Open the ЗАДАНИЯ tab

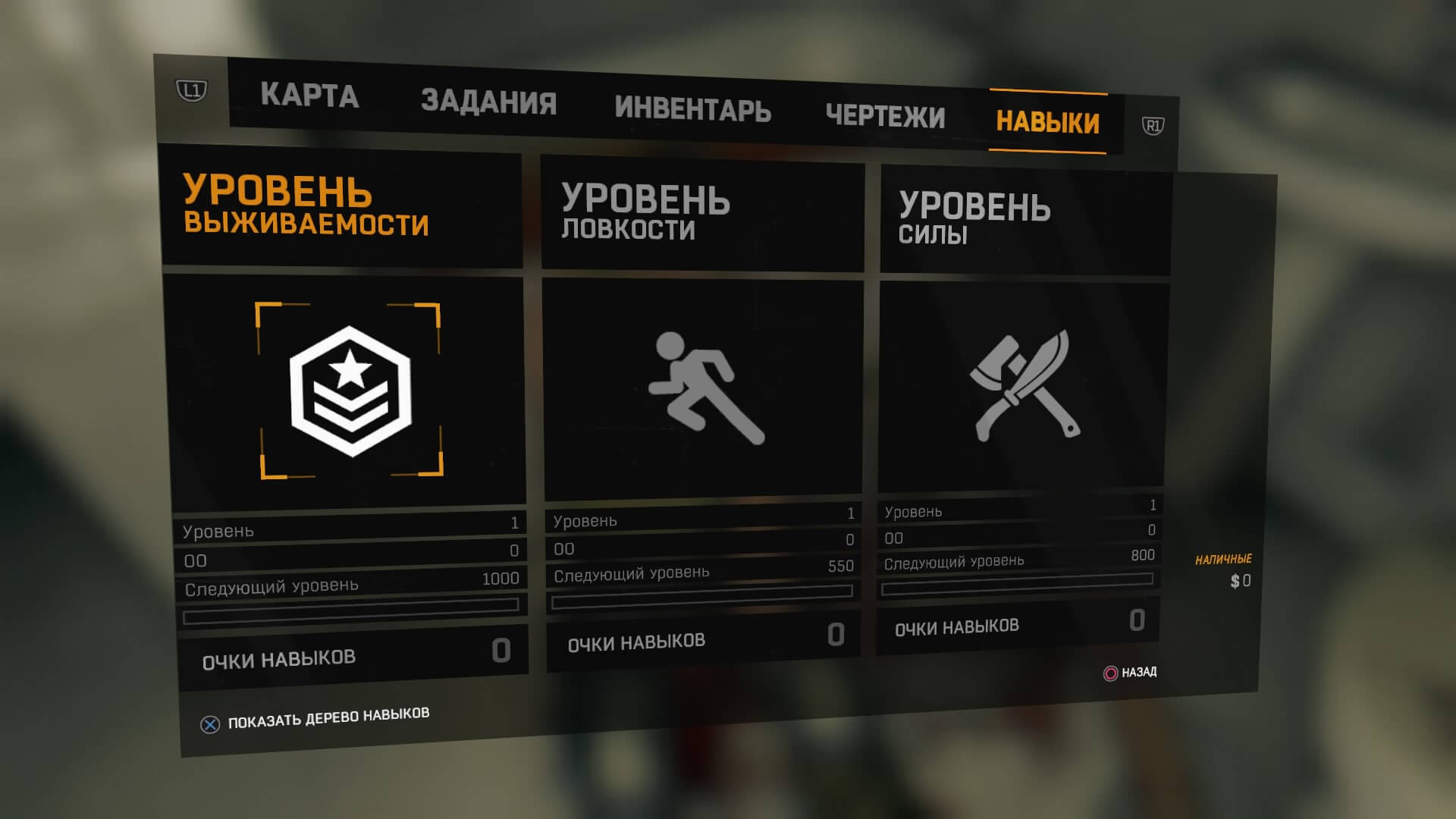click(490, 103)
